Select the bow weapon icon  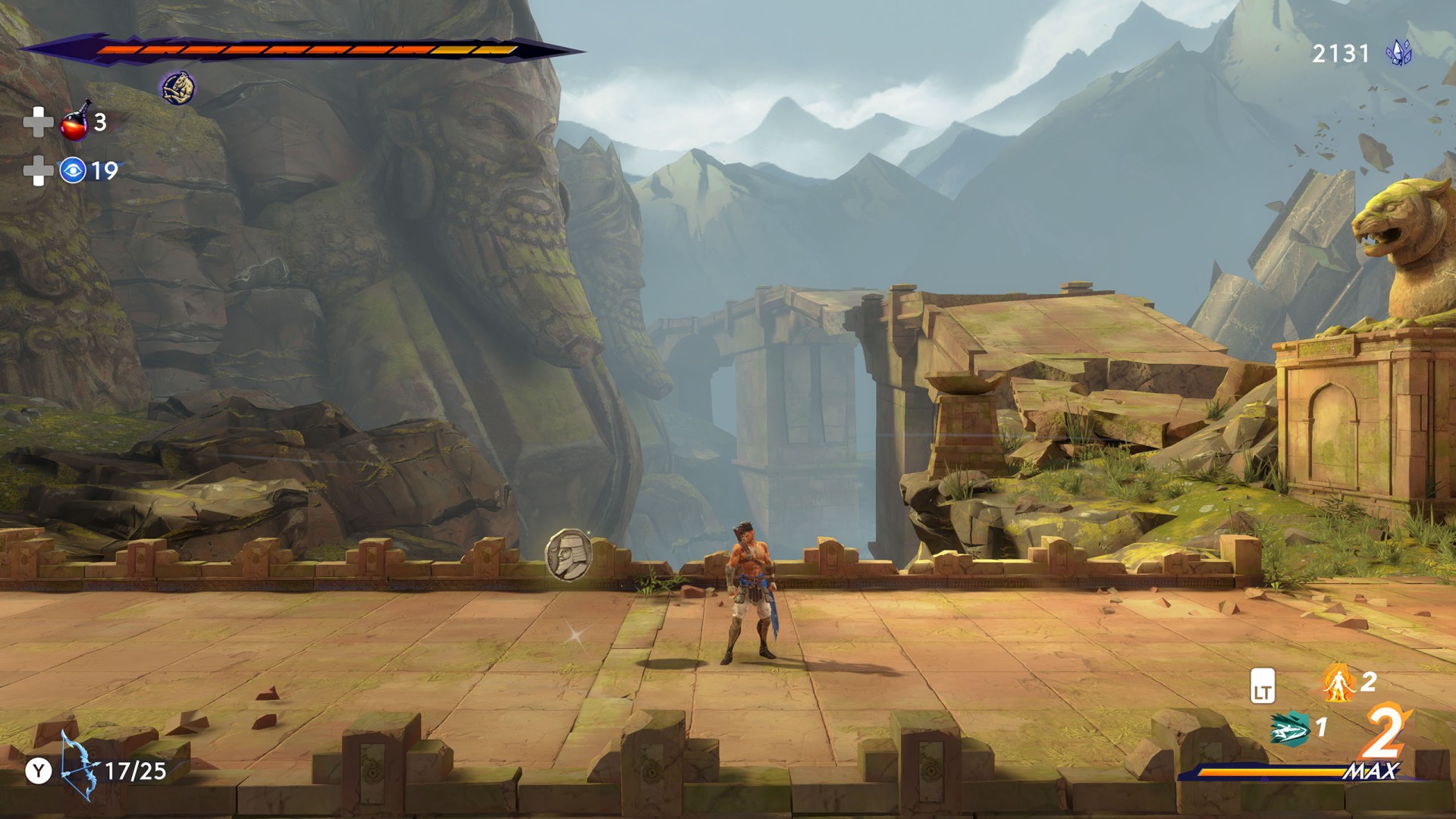(79, 766)
